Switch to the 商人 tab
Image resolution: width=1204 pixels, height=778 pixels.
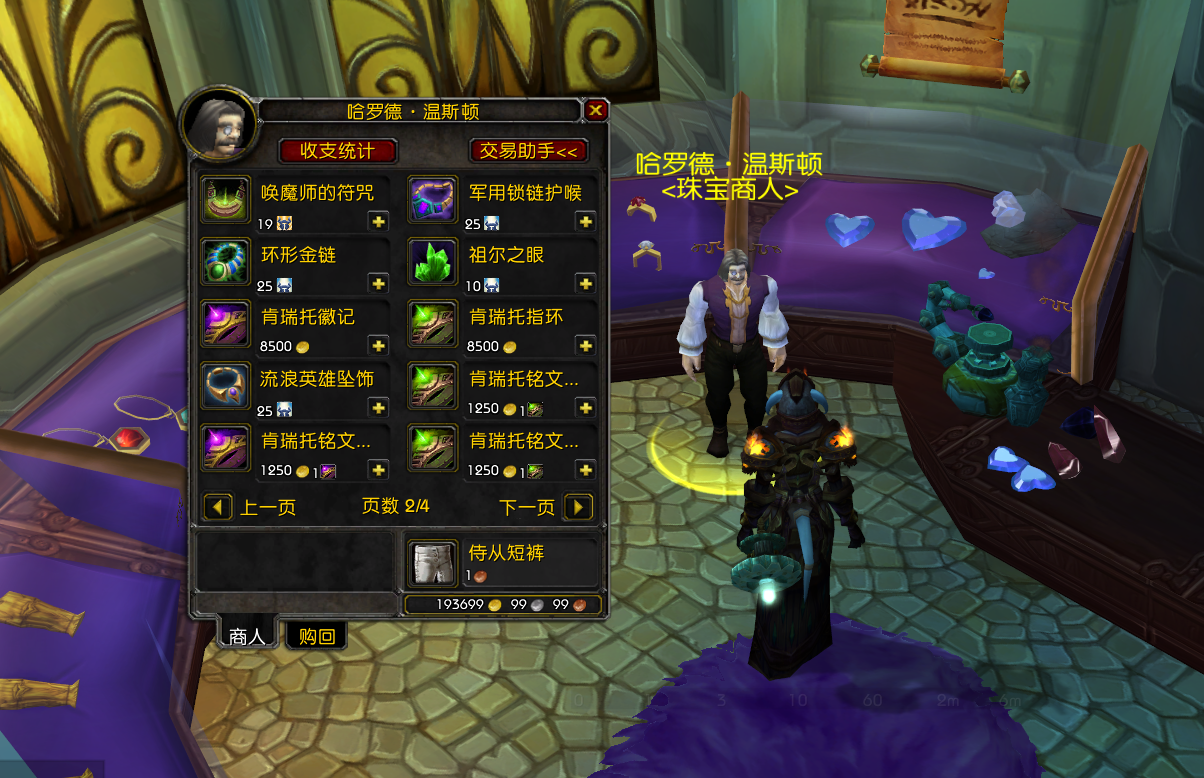pos(246,636)
